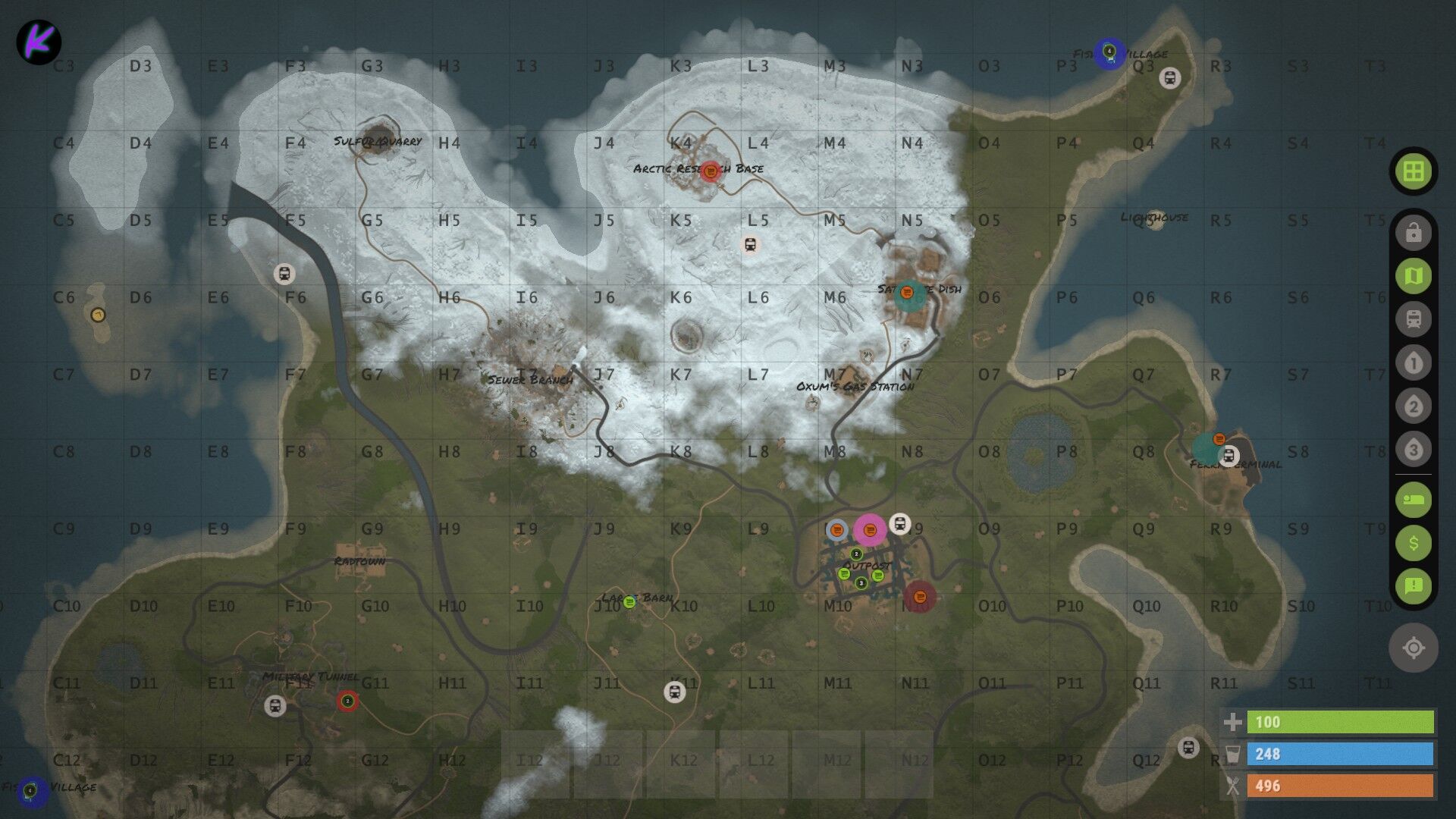Screen dimensions: 1456x819
Task: Select the red marker at Arctic Research Base
Action: 710,171
